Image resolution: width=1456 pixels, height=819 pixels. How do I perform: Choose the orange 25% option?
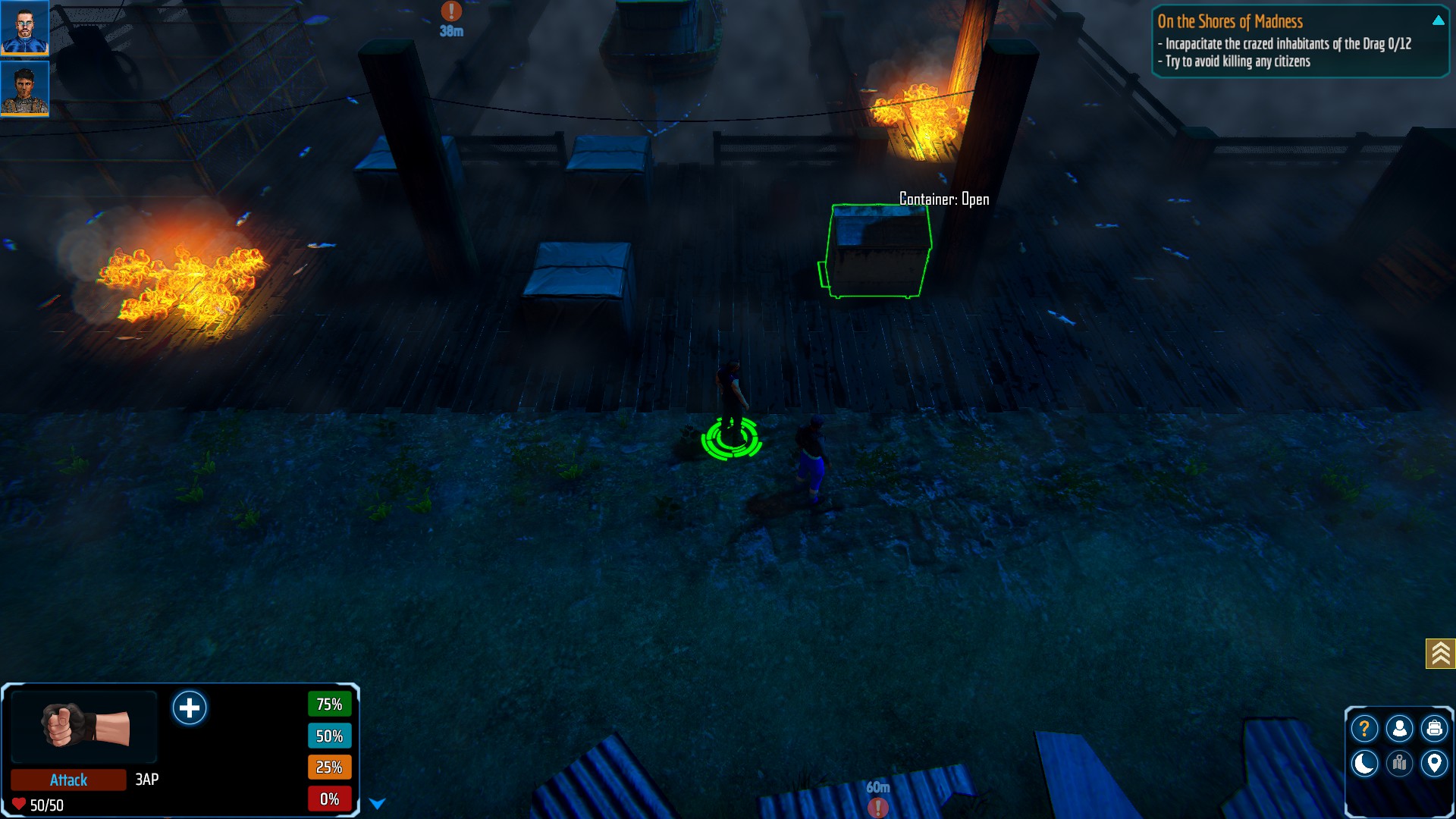click(x=329, y=767)
